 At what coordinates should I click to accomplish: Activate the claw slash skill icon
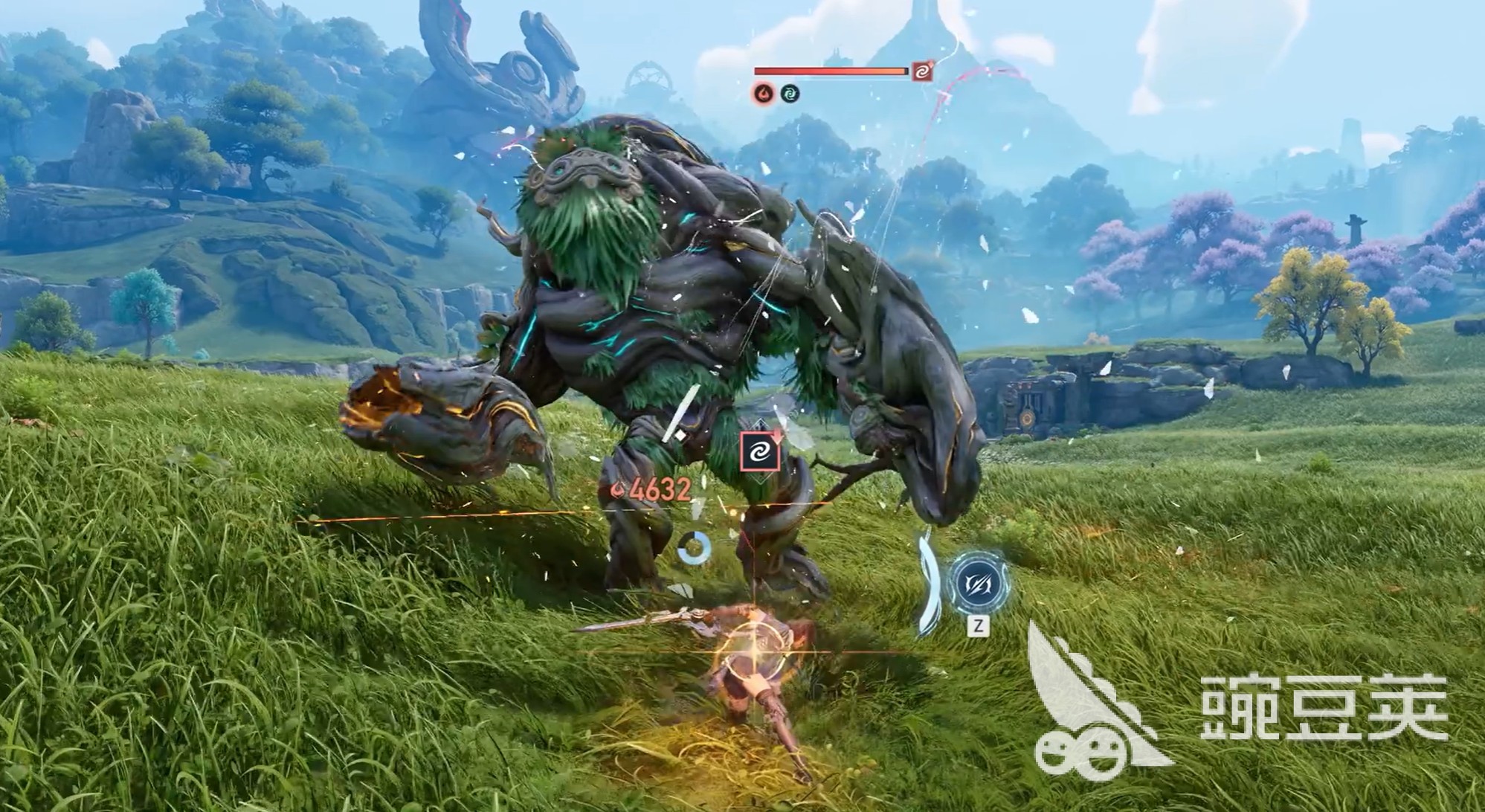click(x=978, y=584)
